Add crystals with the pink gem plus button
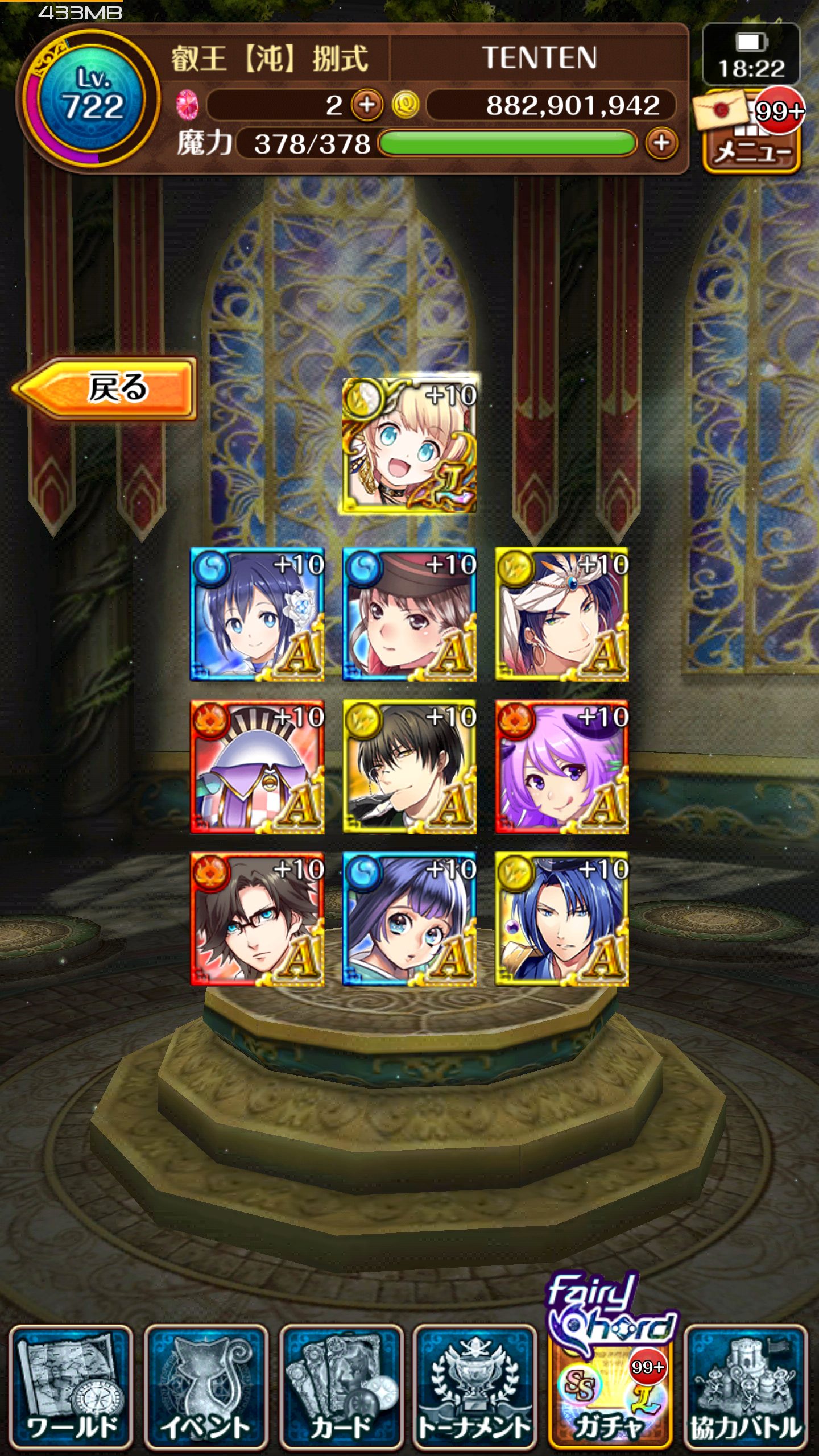819x1456 pixels. coord(367,105)
